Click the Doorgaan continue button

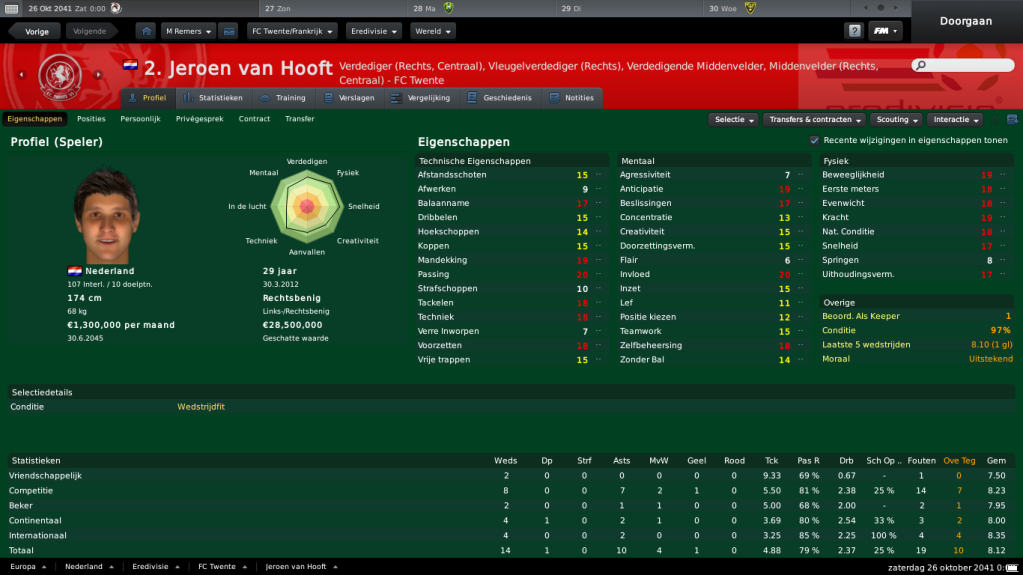pyautogui.click(x=967, y=21)
